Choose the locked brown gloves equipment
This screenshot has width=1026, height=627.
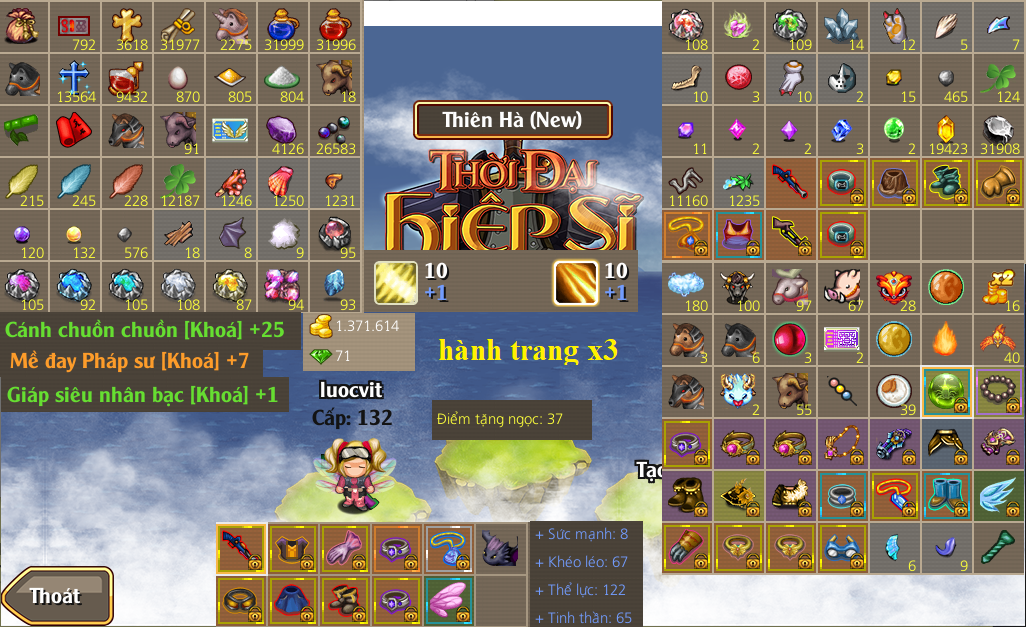[997, 182]
